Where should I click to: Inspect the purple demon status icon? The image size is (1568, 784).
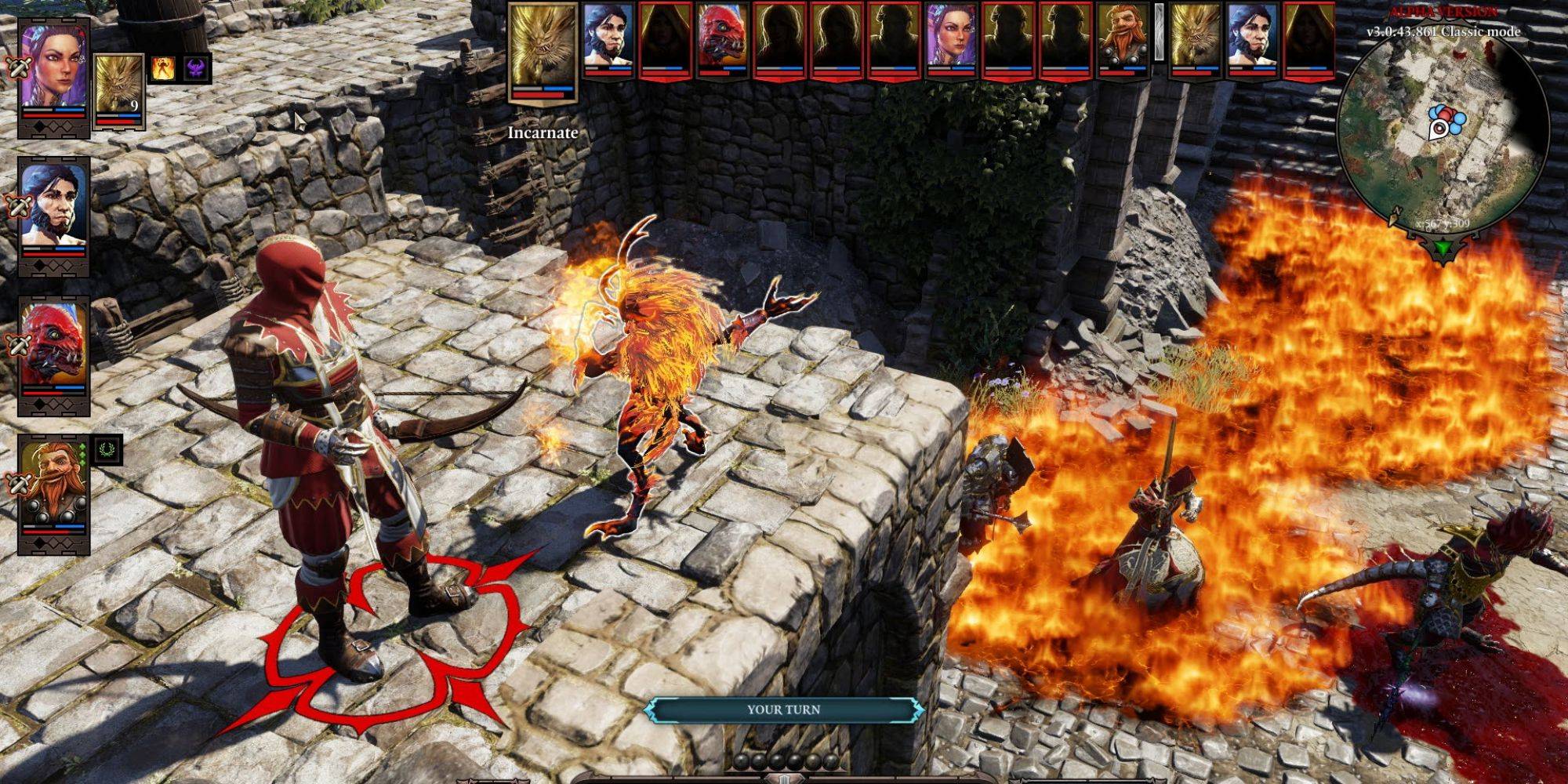pyautogui.click(x=197, y=69)
